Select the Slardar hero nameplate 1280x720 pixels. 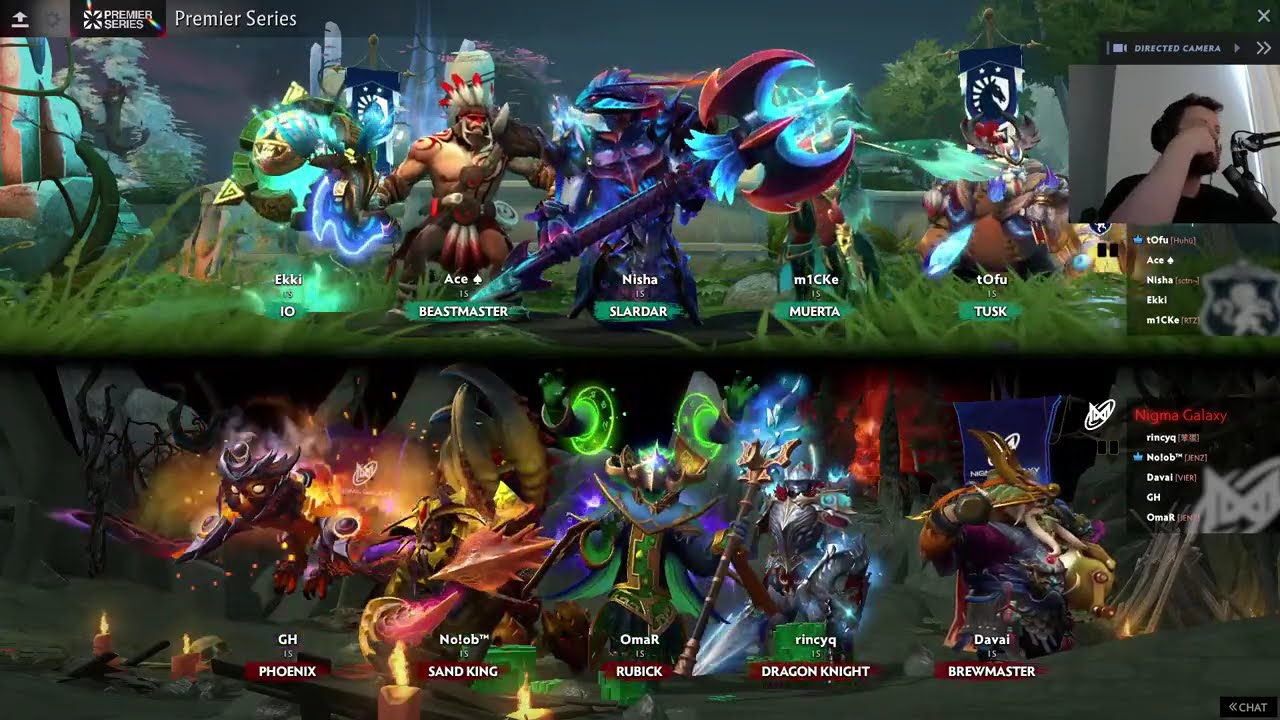point(638,311)
